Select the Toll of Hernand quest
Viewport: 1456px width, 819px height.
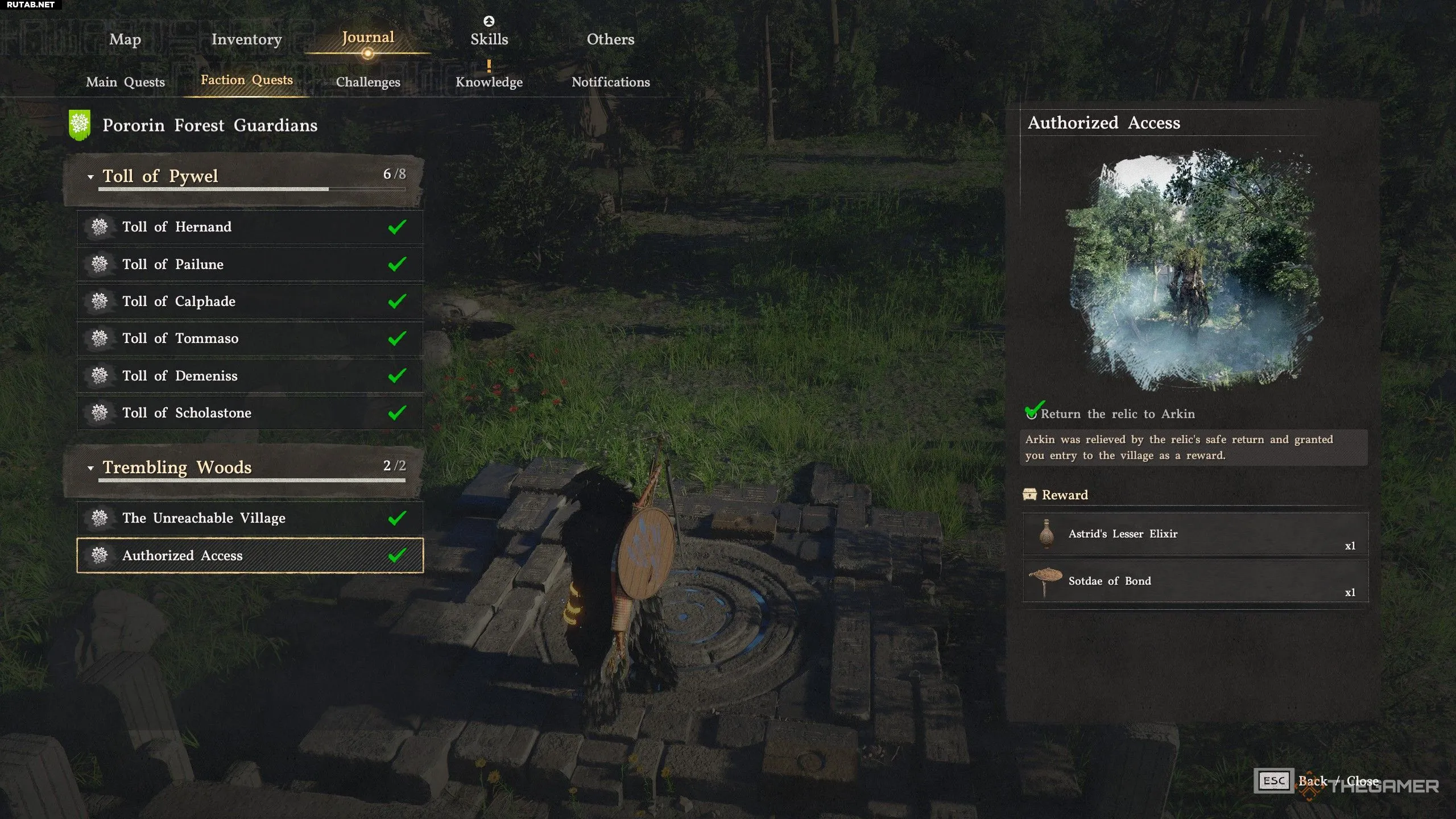pos(249,227)
